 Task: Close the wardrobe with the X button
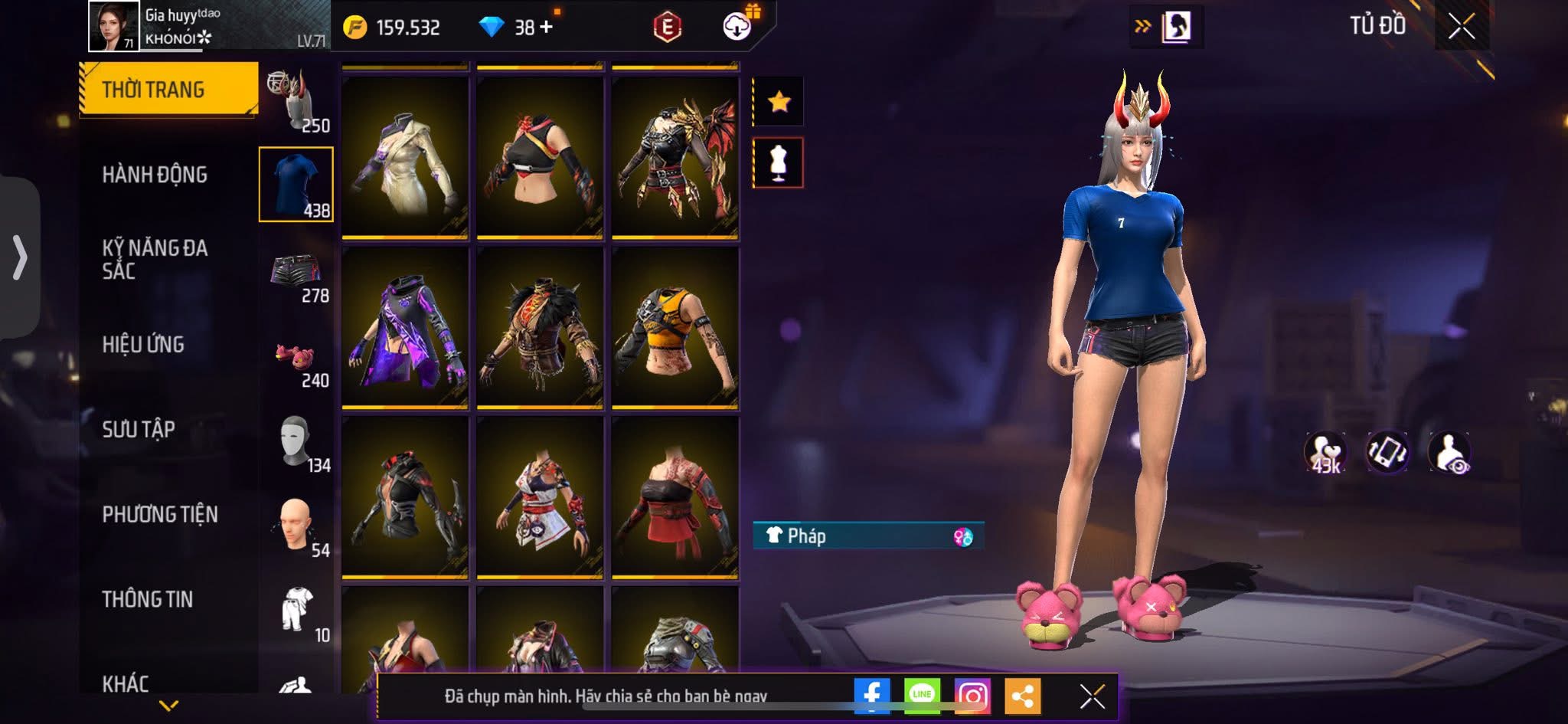point(1461,27)
